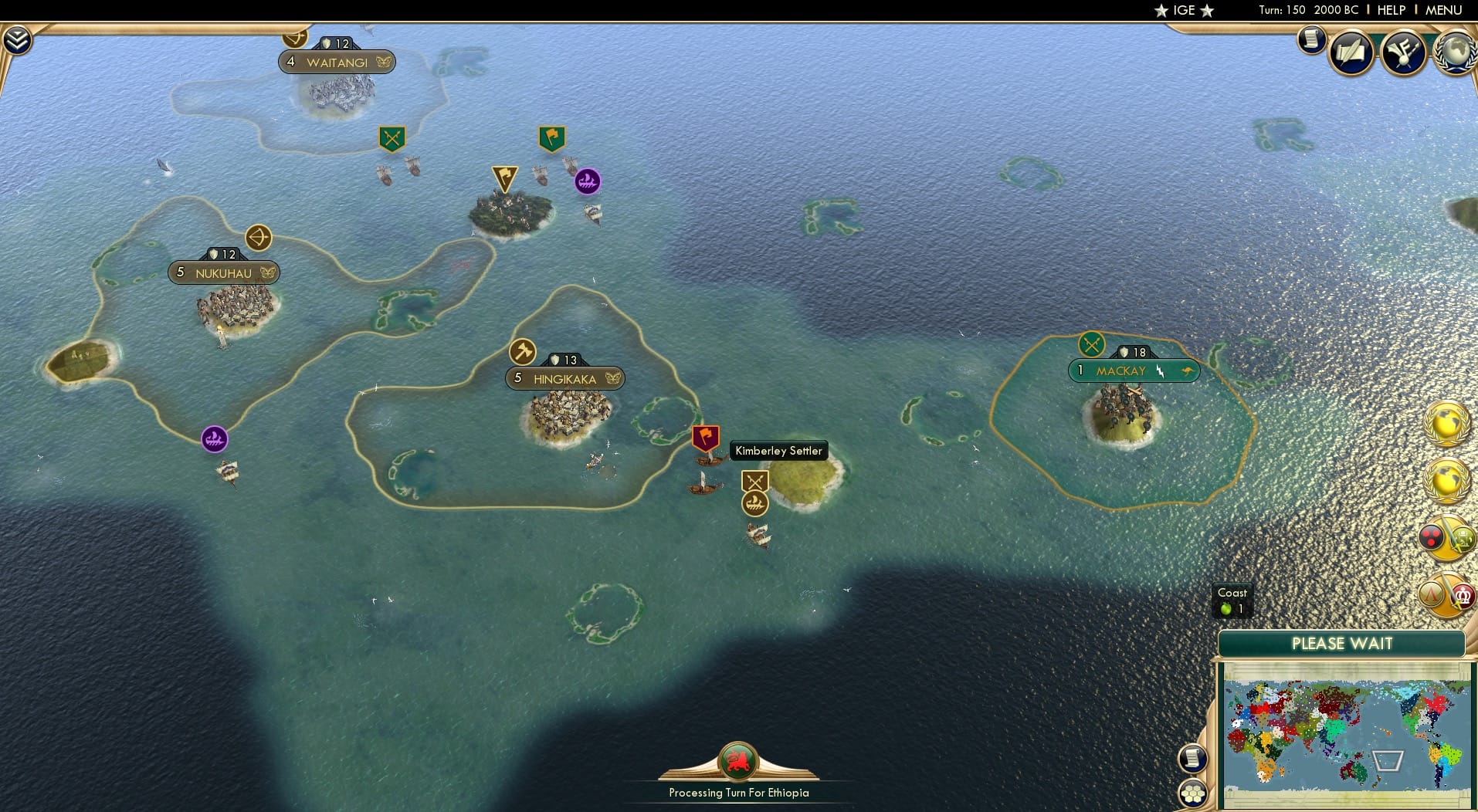1478x812 pixels.
Task: Select the ranged unit icon above Nukuhau
Action: (x=258, y=239)
